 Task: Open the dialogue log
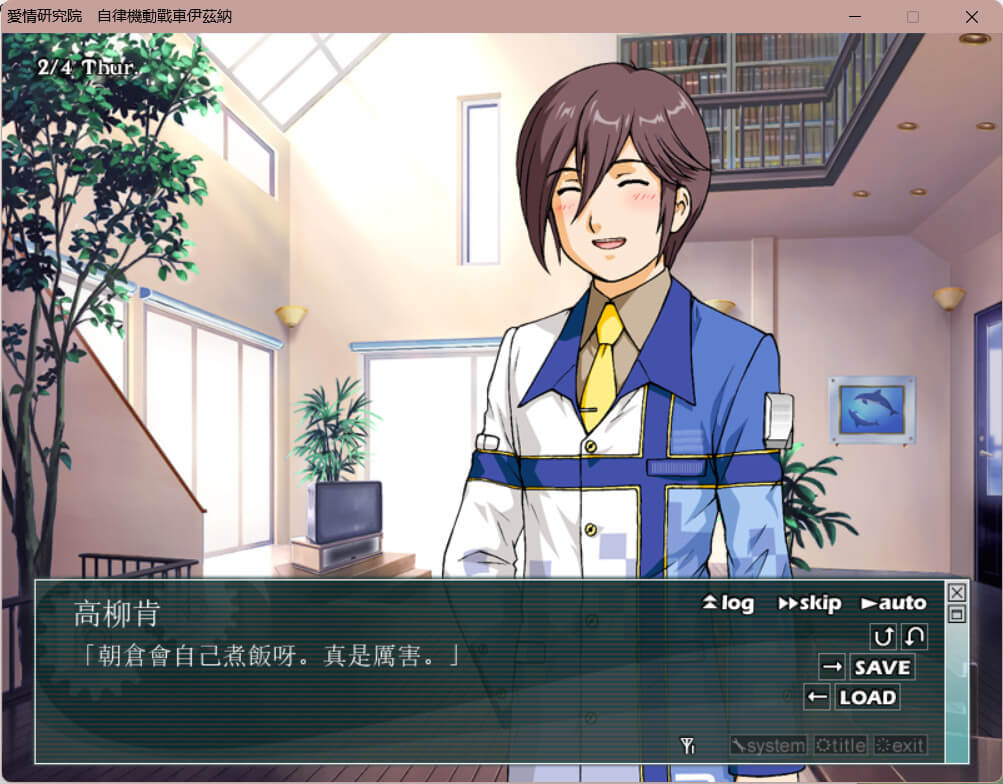[728, 603]
